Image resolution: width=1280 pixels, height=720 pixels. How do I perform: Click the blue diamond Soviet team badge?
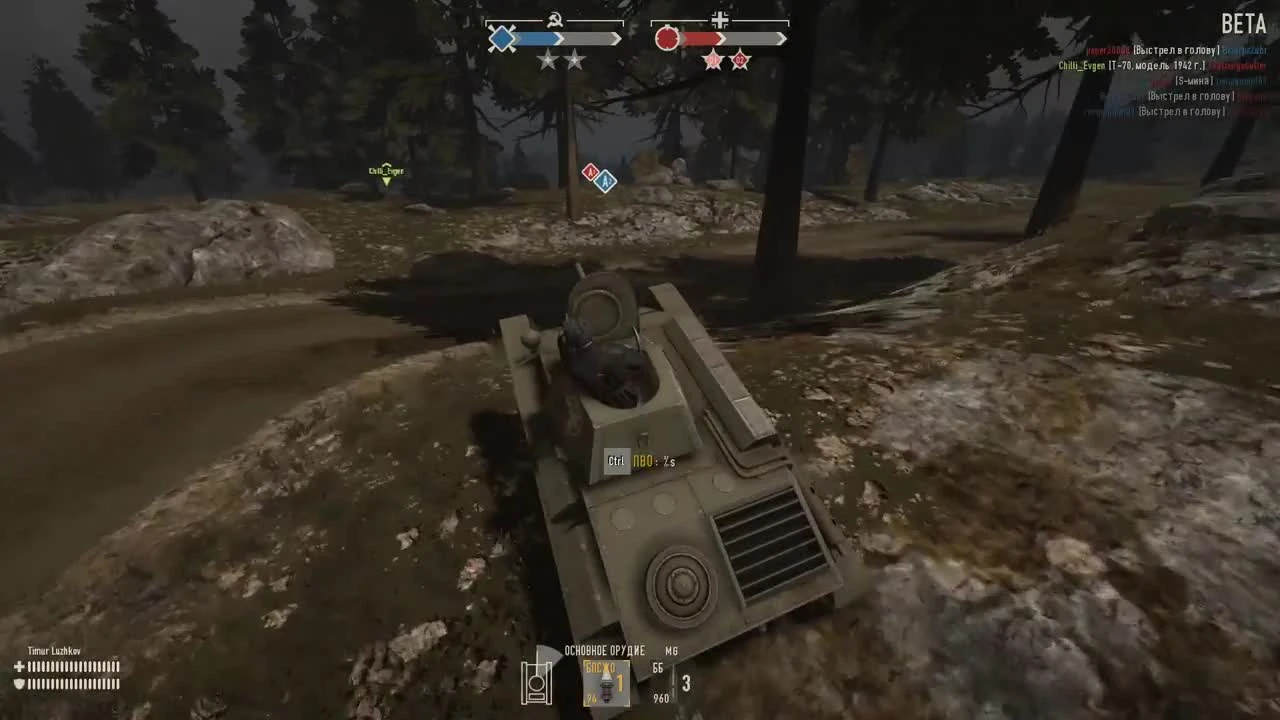tap(502, 38)
